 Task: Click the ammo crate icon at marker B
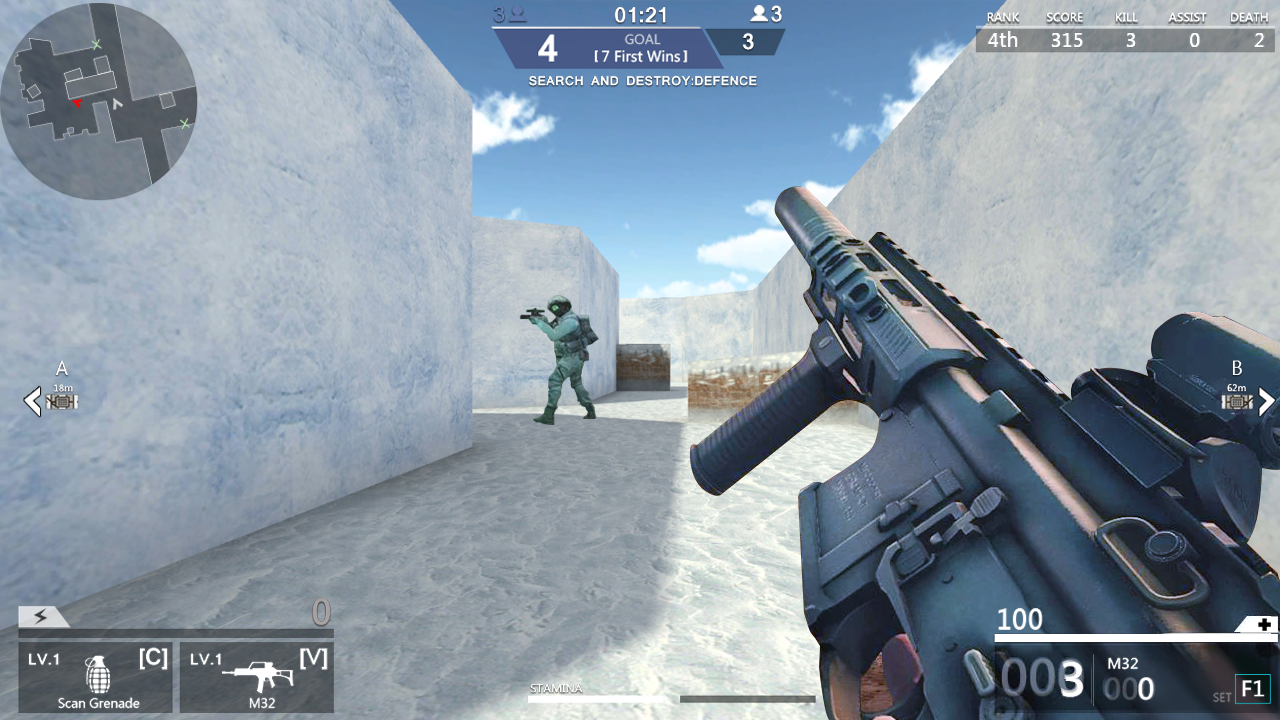(x=1237, y=401)
